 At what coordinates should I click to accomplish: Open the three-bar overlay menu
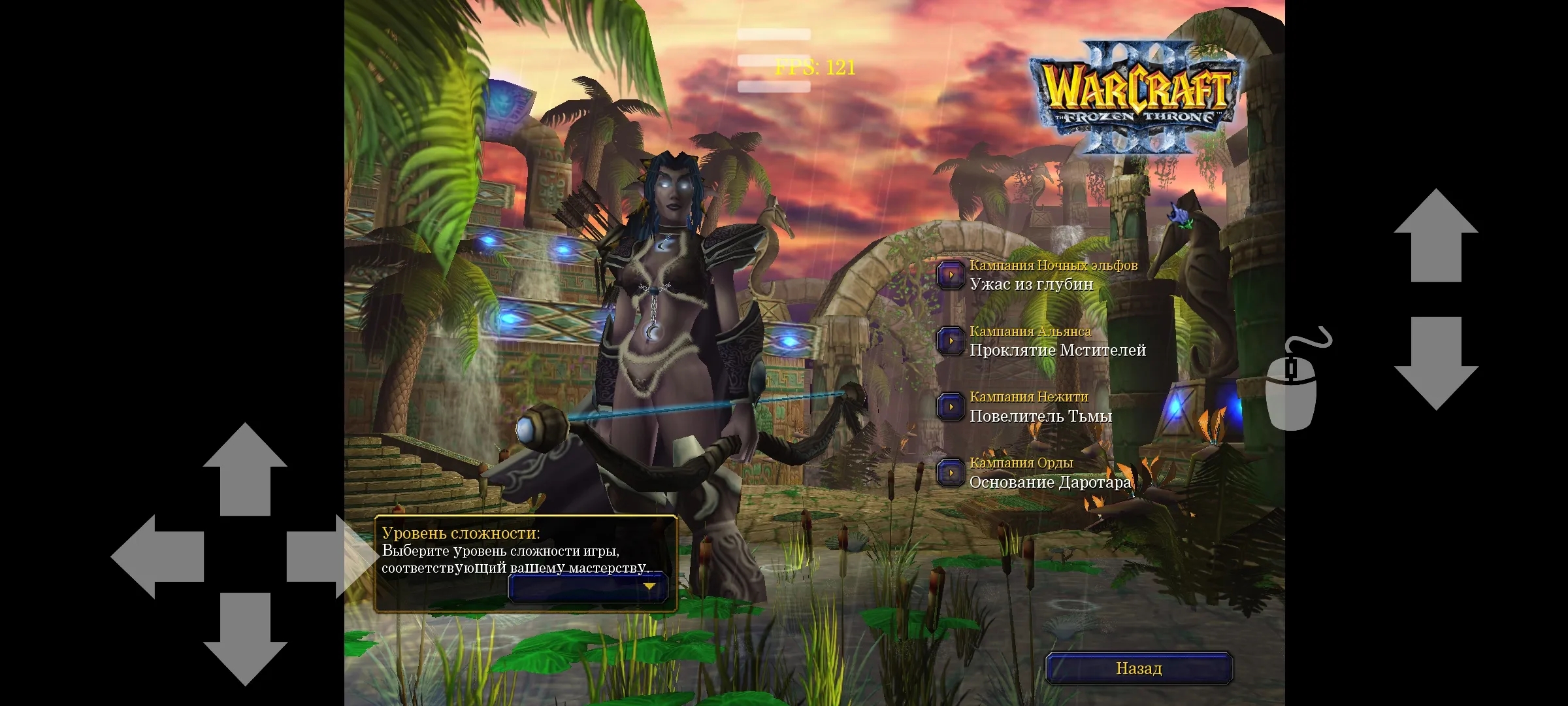[774, 60]
